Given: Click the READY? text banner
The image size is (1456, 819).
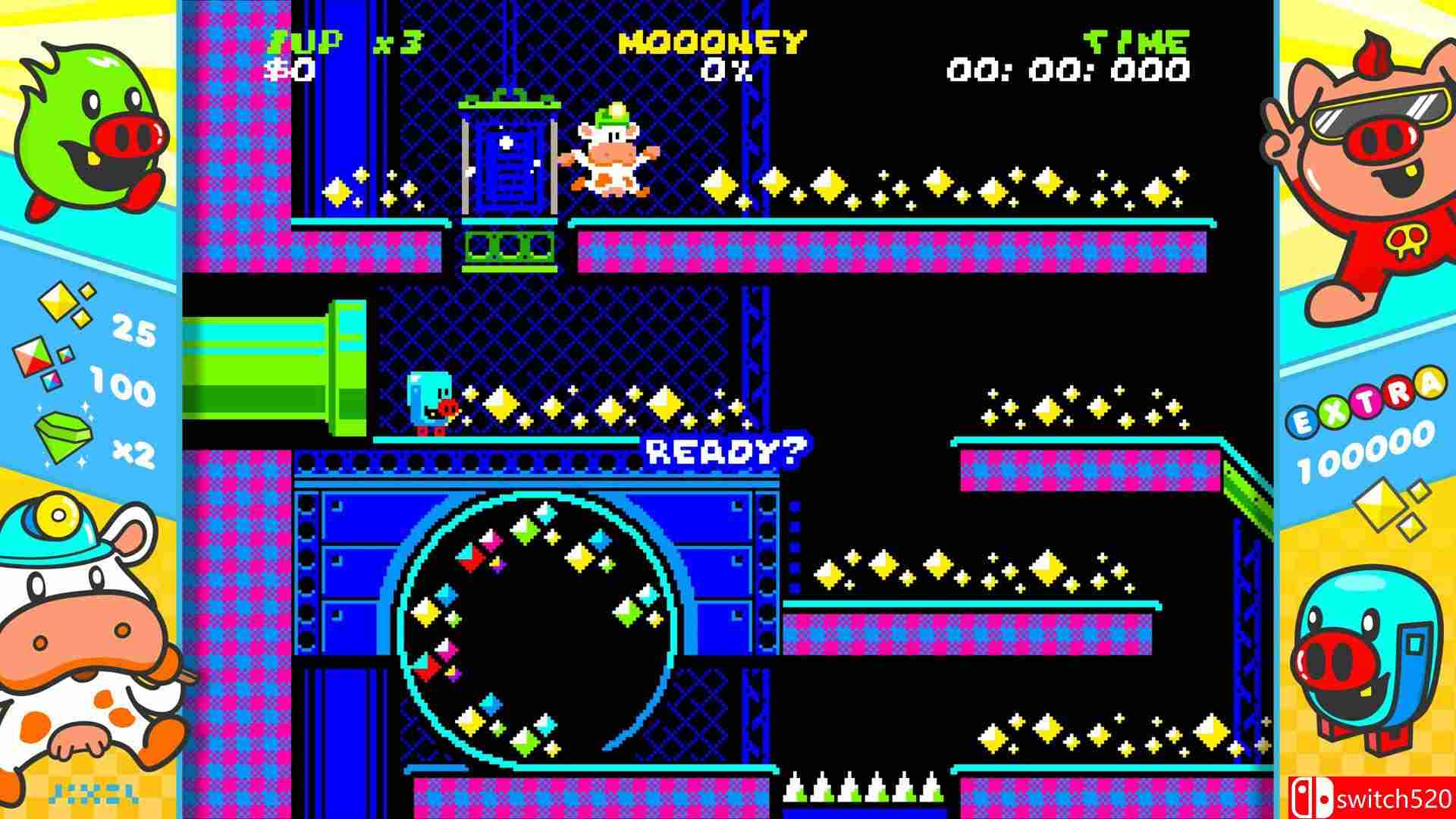Looking at the screenshot, I should pos(724,451).
